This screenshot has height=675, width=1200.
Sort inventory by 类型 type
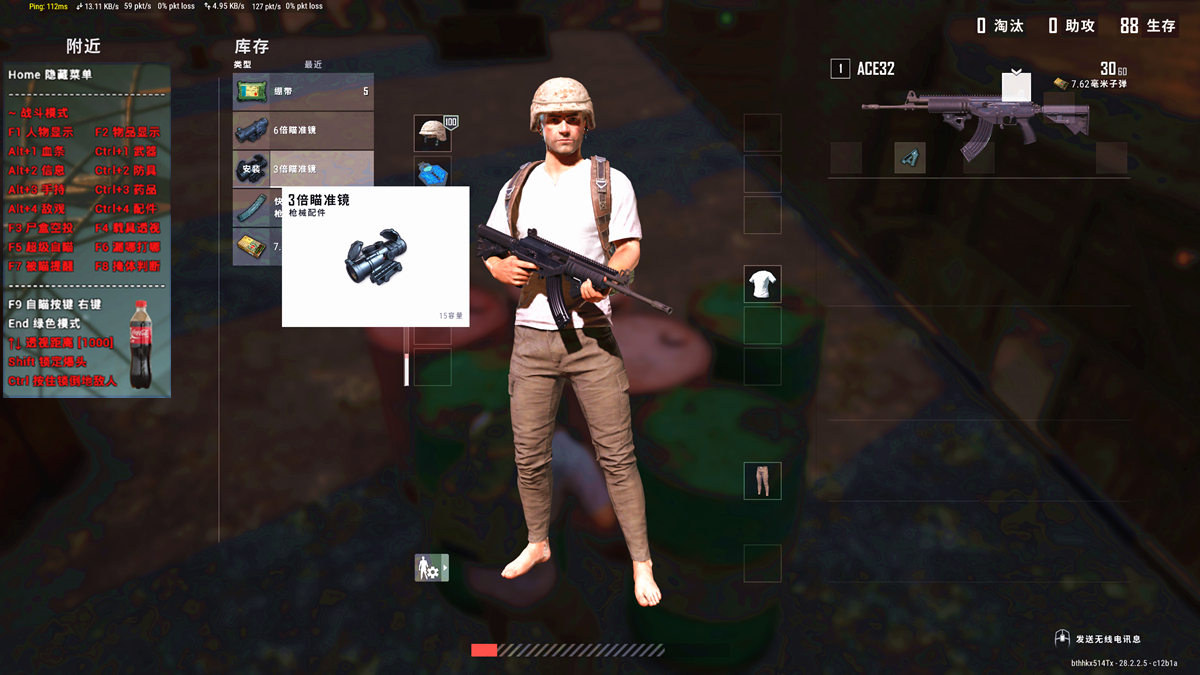[x=243, y=65]
